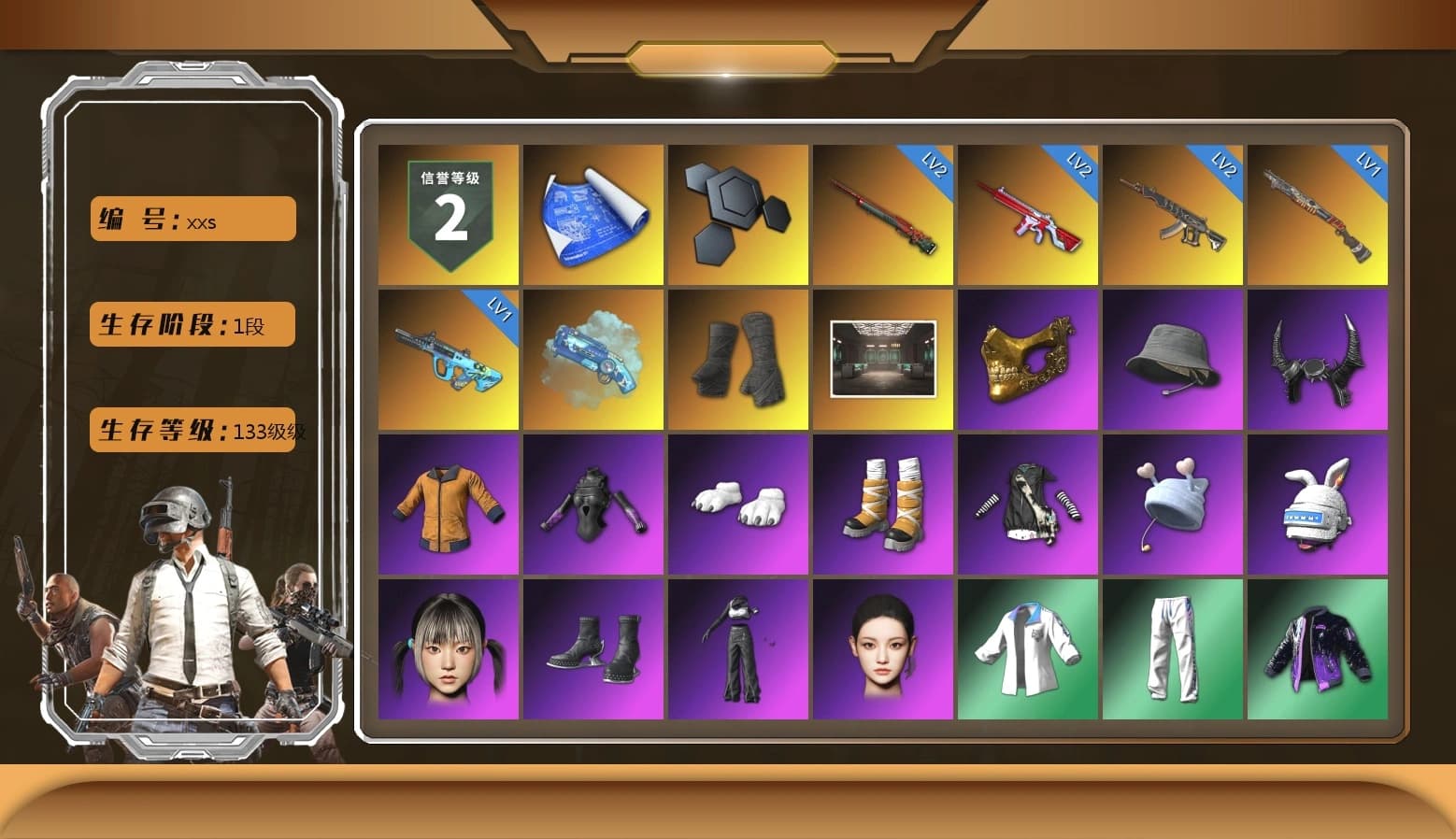
Task: Click the white bunny ear helmet
Action: tap(1319, 503)
